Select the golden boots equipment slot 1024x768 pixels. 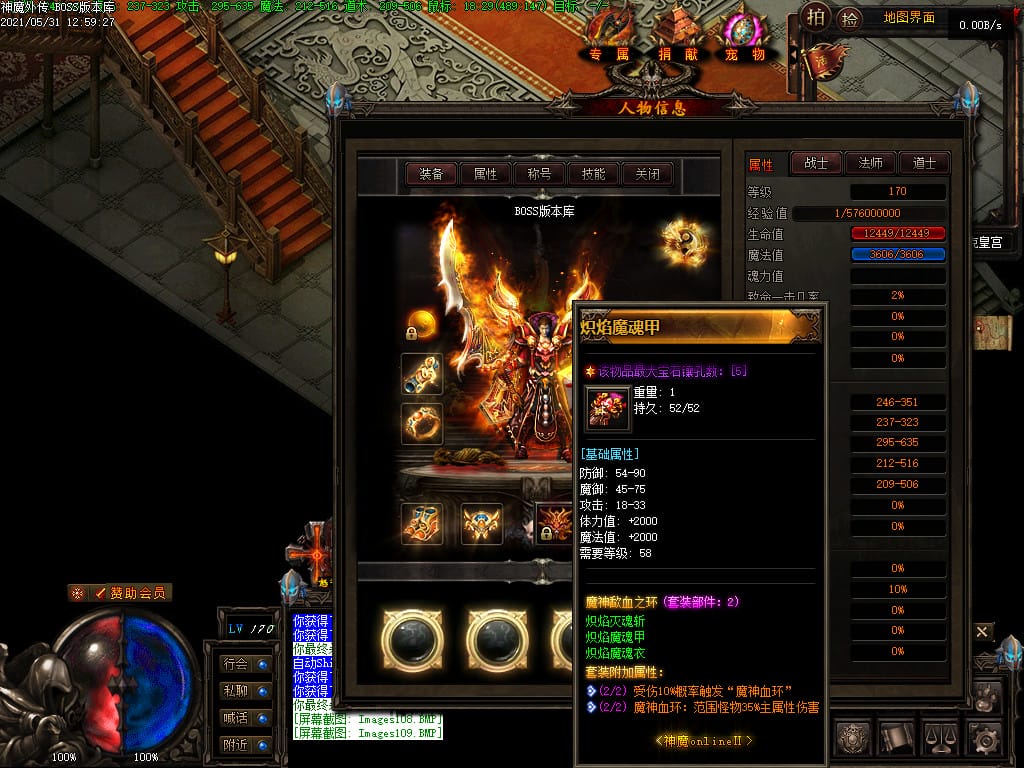pyautogui.click(x=422, y=523)
